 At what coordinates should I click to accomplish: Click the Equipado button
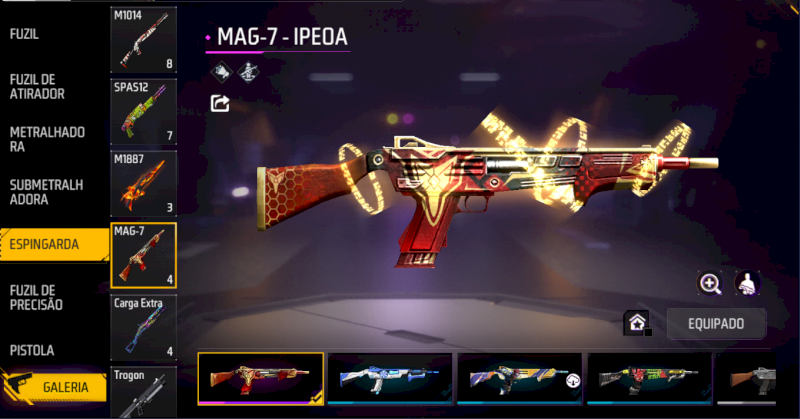715,323
